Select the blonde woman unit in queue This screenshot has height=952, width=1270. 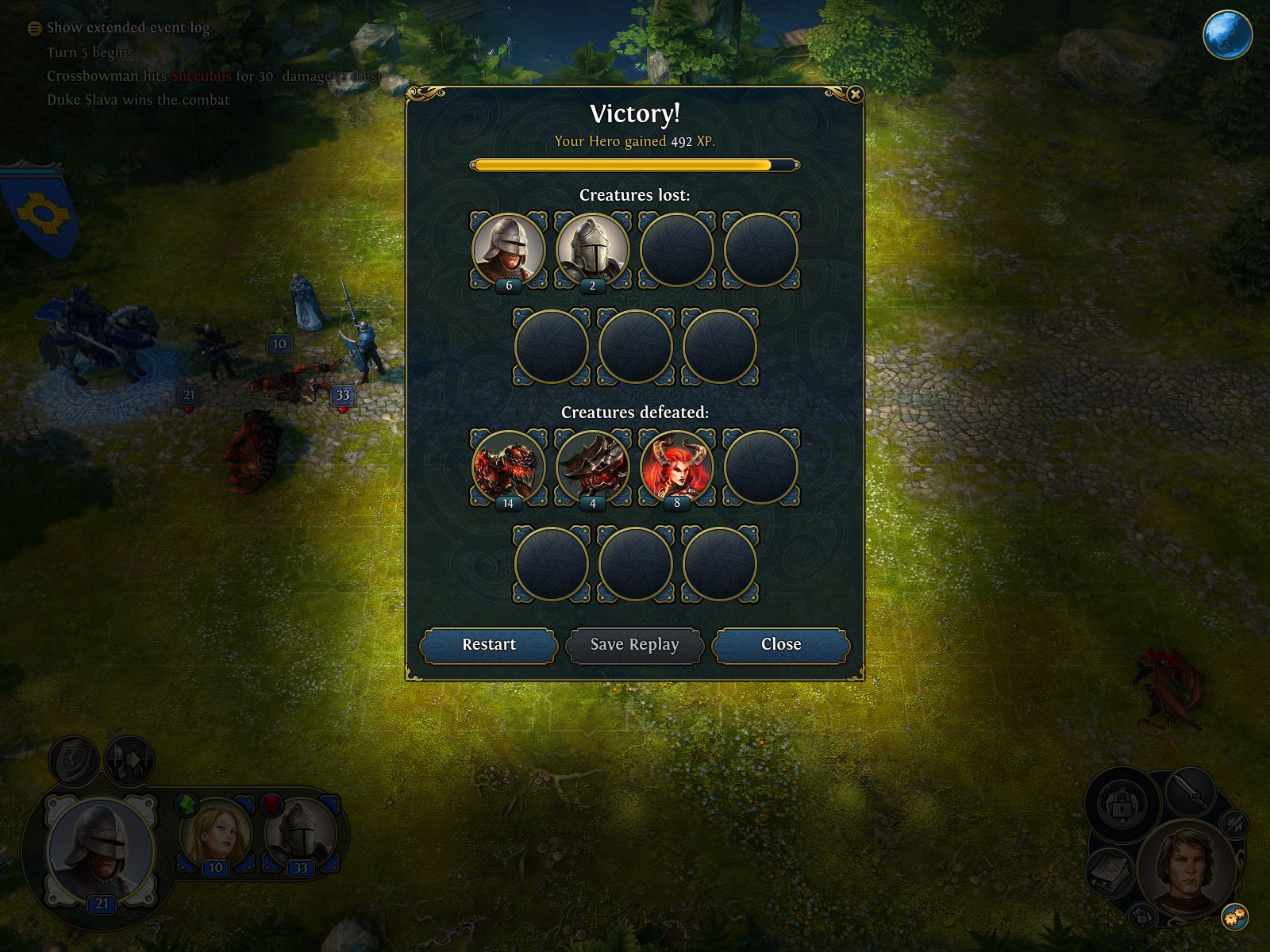point(216,833)
